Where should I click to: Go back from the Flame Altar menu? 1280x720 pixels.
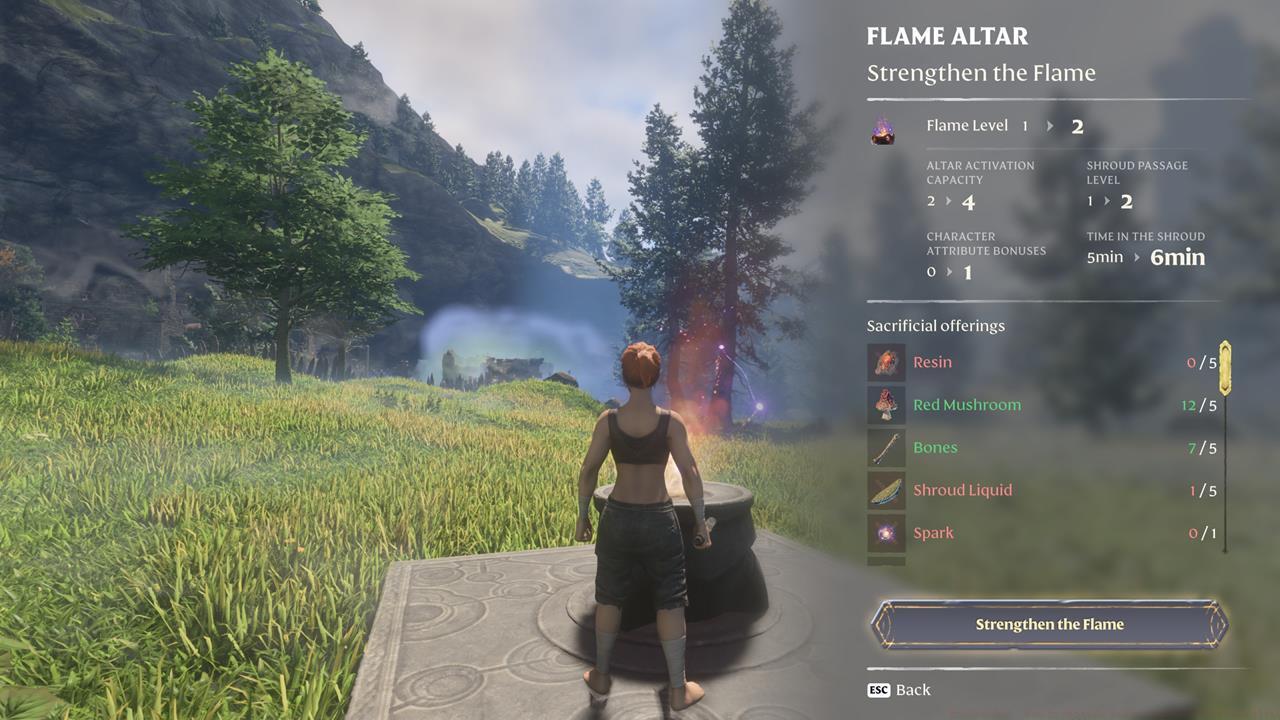[899, 690]
